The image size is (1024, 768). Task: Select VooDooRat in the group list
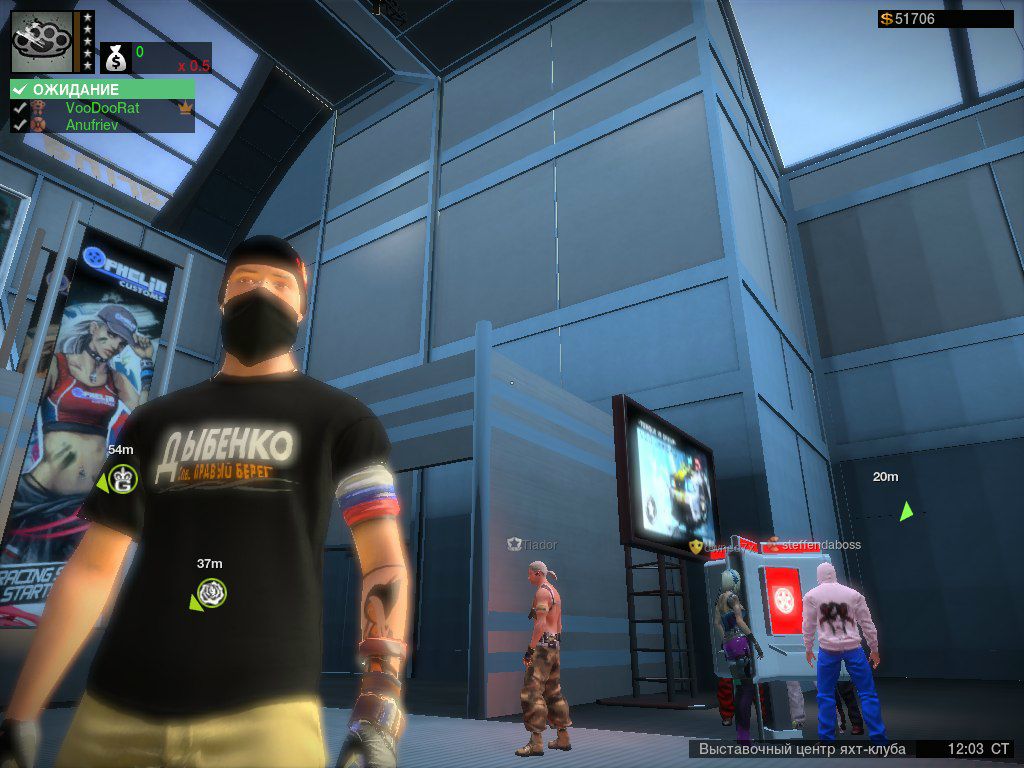pos(102,107)
